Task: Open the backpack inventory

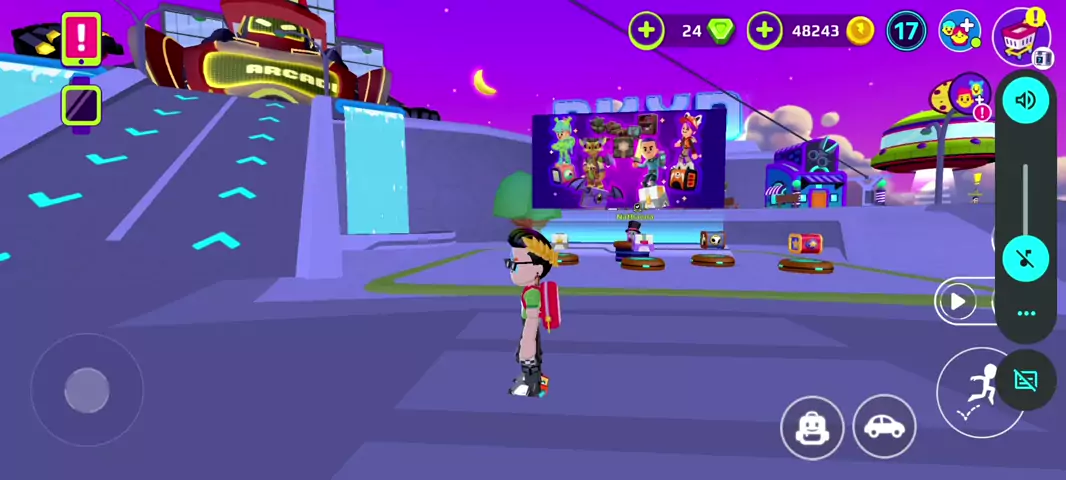Action: point(812,428)
